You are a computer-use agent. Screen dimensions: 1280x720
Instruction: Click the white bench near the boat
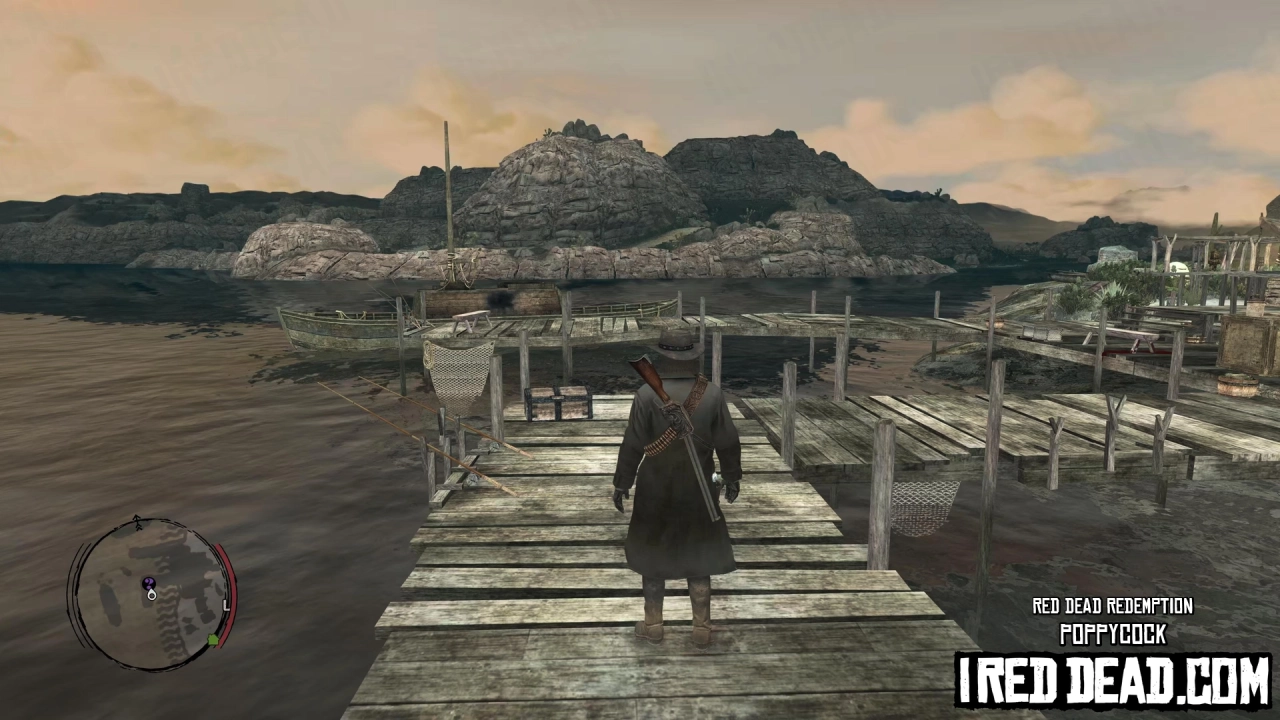pos(468,318)
